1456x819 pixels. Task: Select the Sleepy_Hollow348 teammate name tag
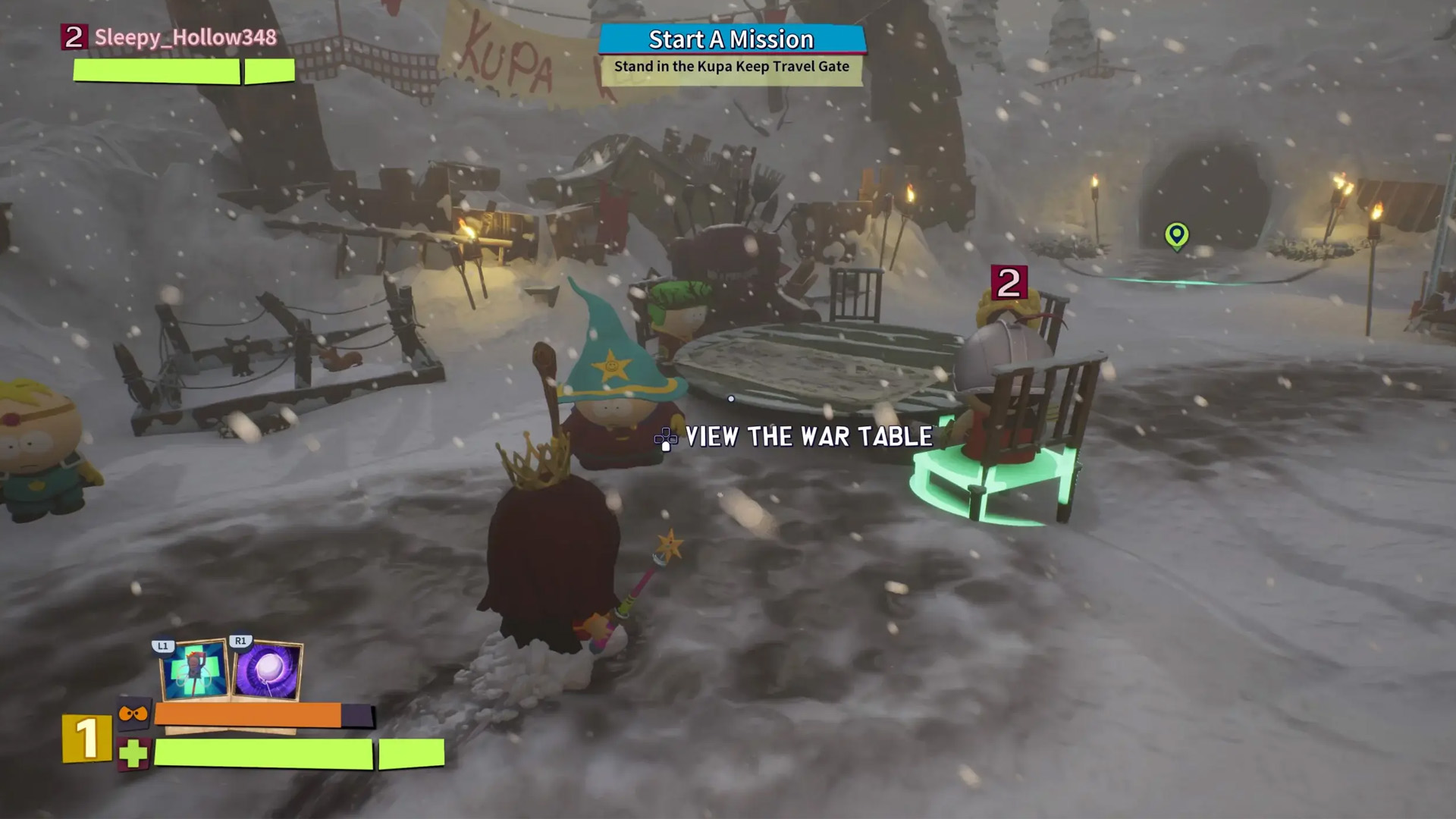coord(185,38)
